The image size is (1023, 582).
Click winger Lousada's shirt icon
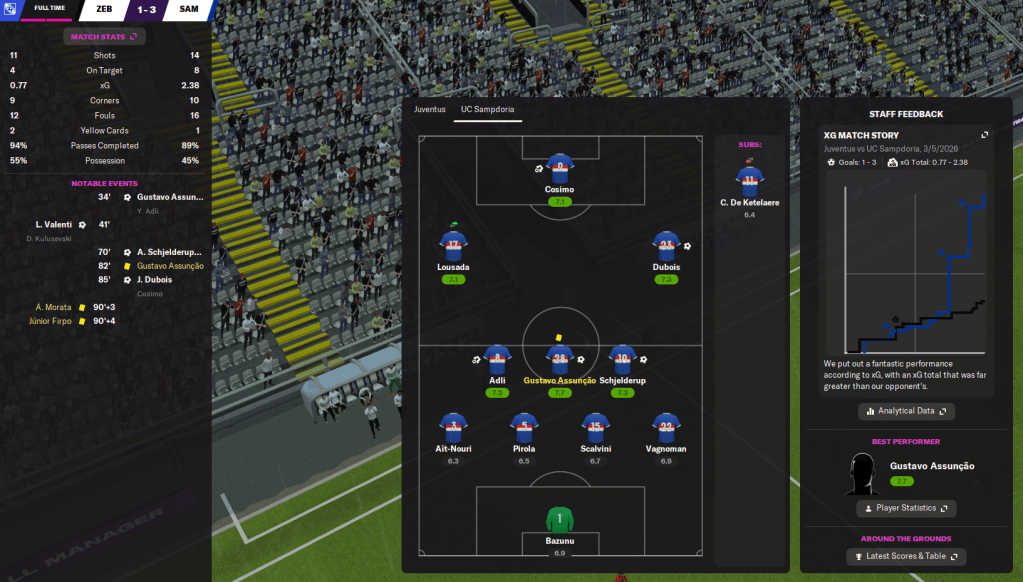(453, 246)
